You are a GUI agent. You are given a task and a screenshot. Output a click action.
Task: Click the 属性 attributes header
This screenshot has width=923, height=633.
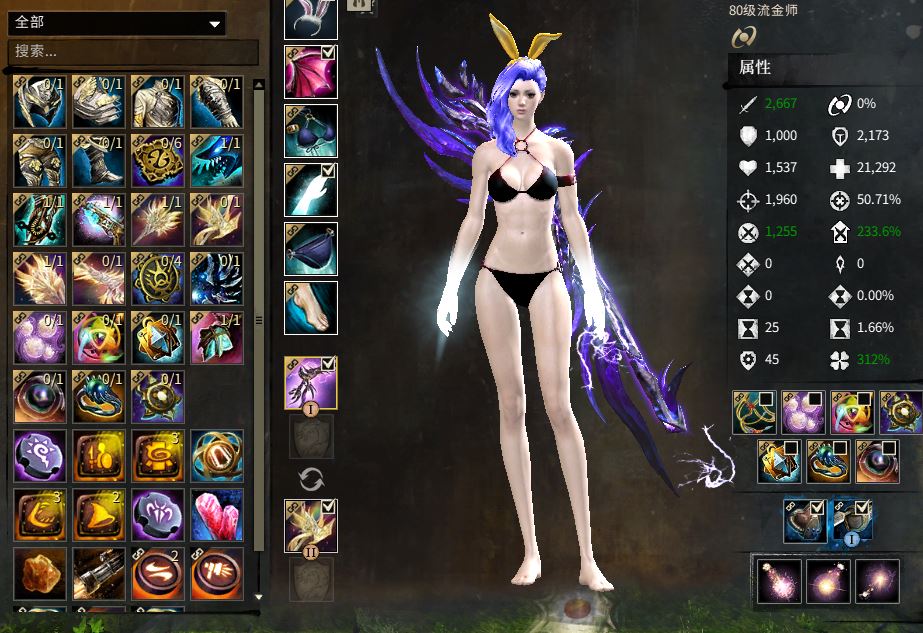[x=755, y=68]
